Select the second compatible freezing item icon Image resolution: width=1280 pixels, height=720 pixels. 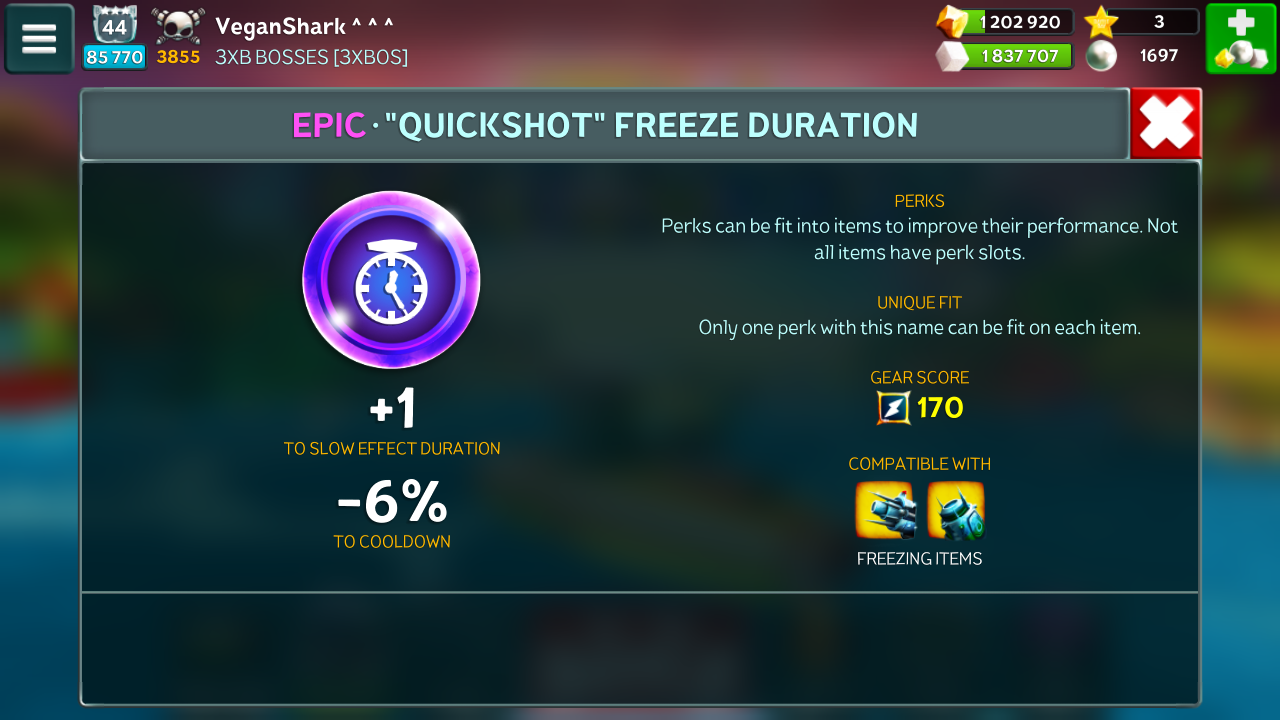point(956,511)
